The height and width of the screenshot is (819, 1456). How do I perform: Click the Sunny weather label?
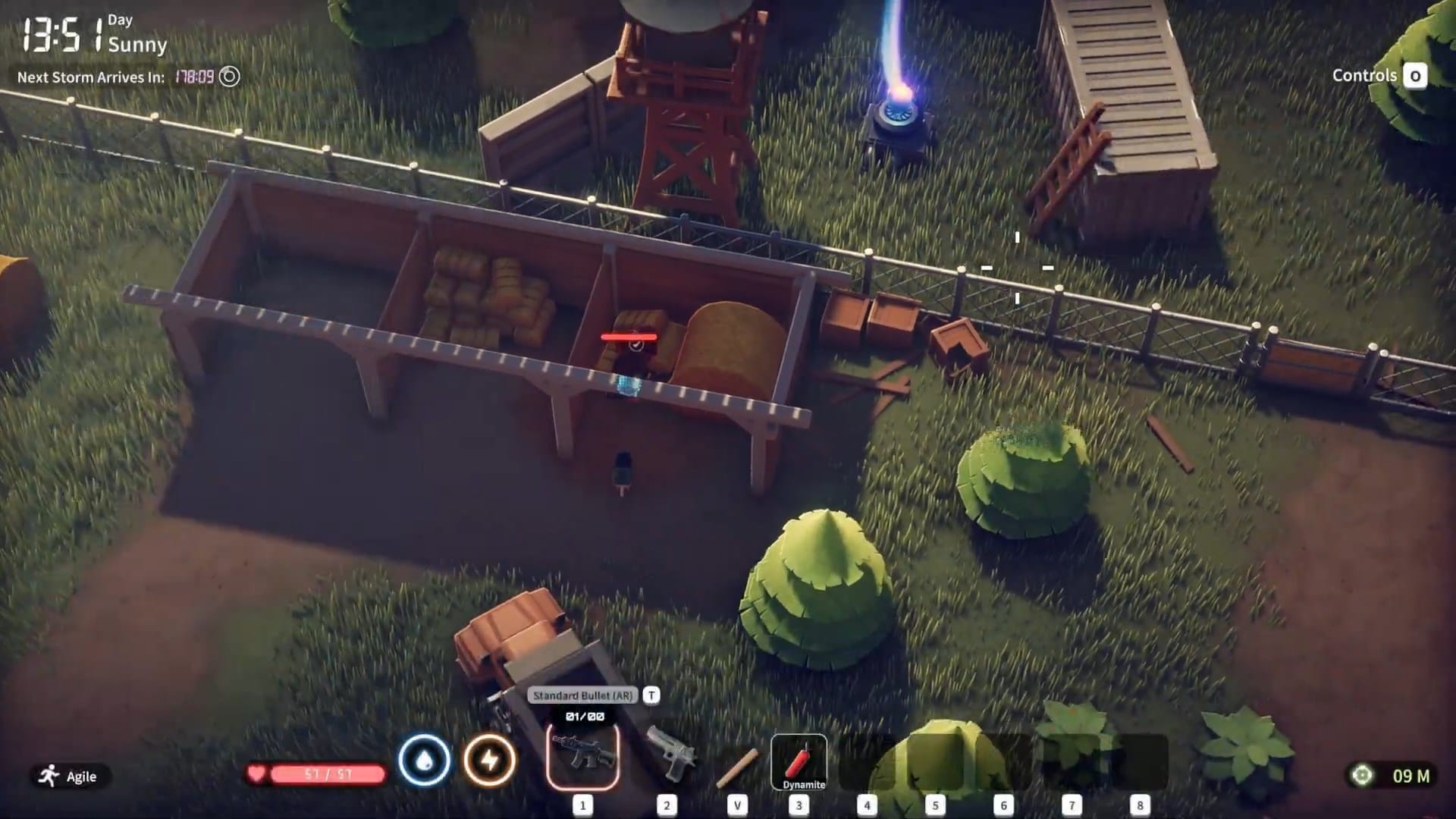137,46
